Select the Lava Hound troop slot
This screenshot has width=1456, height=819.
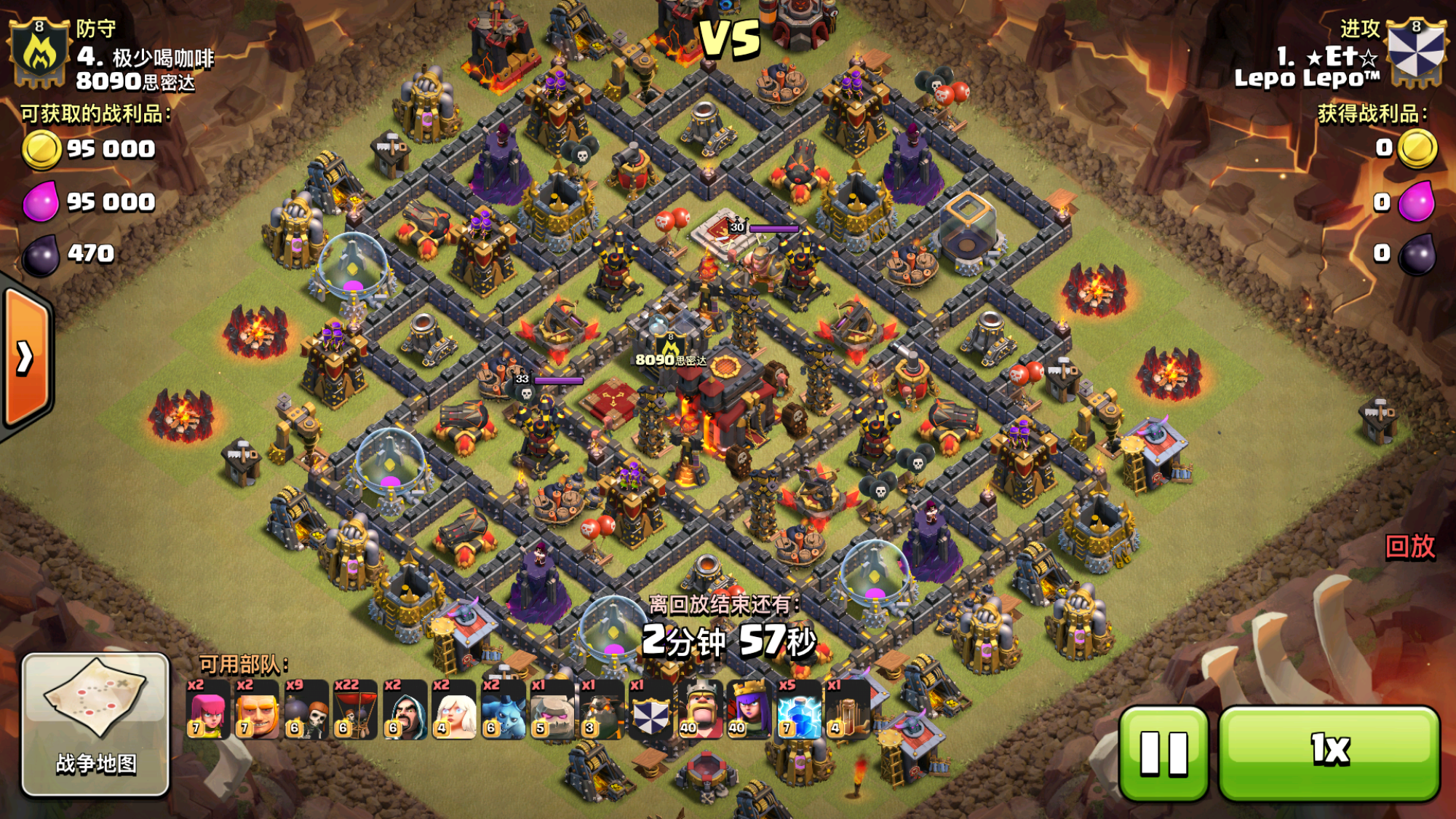602,710
